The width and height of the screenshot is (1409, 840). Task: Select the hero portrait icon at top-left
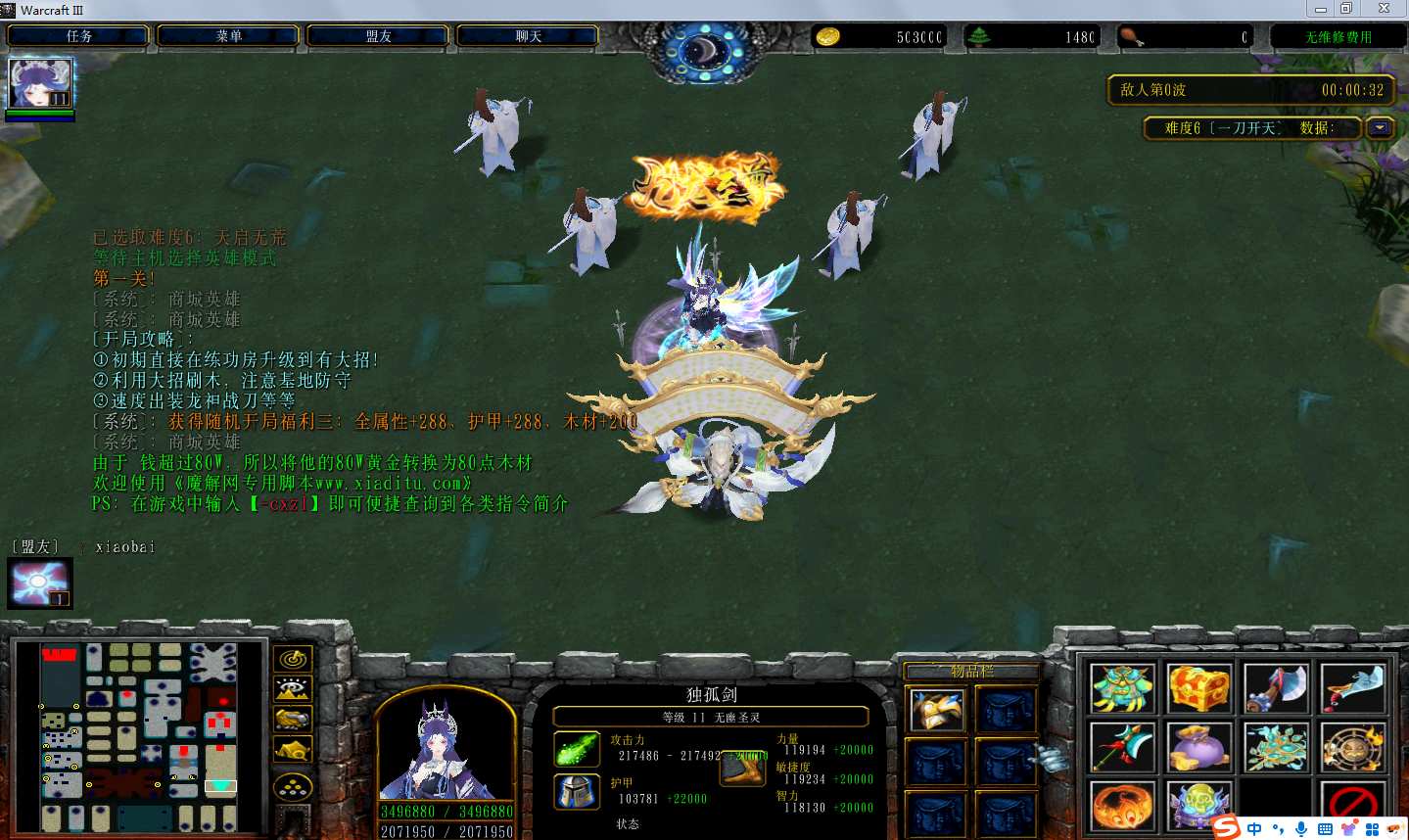tap(40, 83)
